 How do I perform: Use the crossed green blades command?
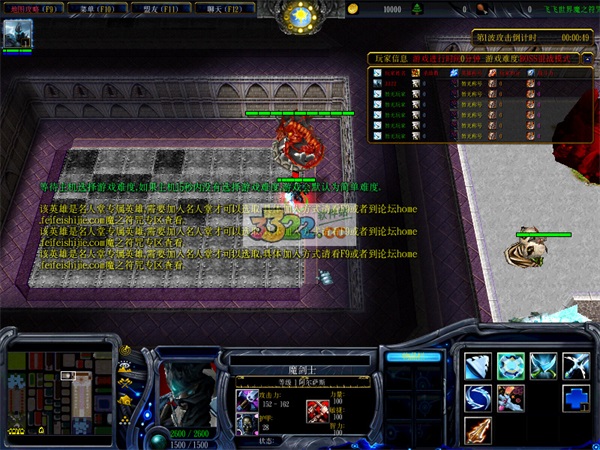click(543, 366)
